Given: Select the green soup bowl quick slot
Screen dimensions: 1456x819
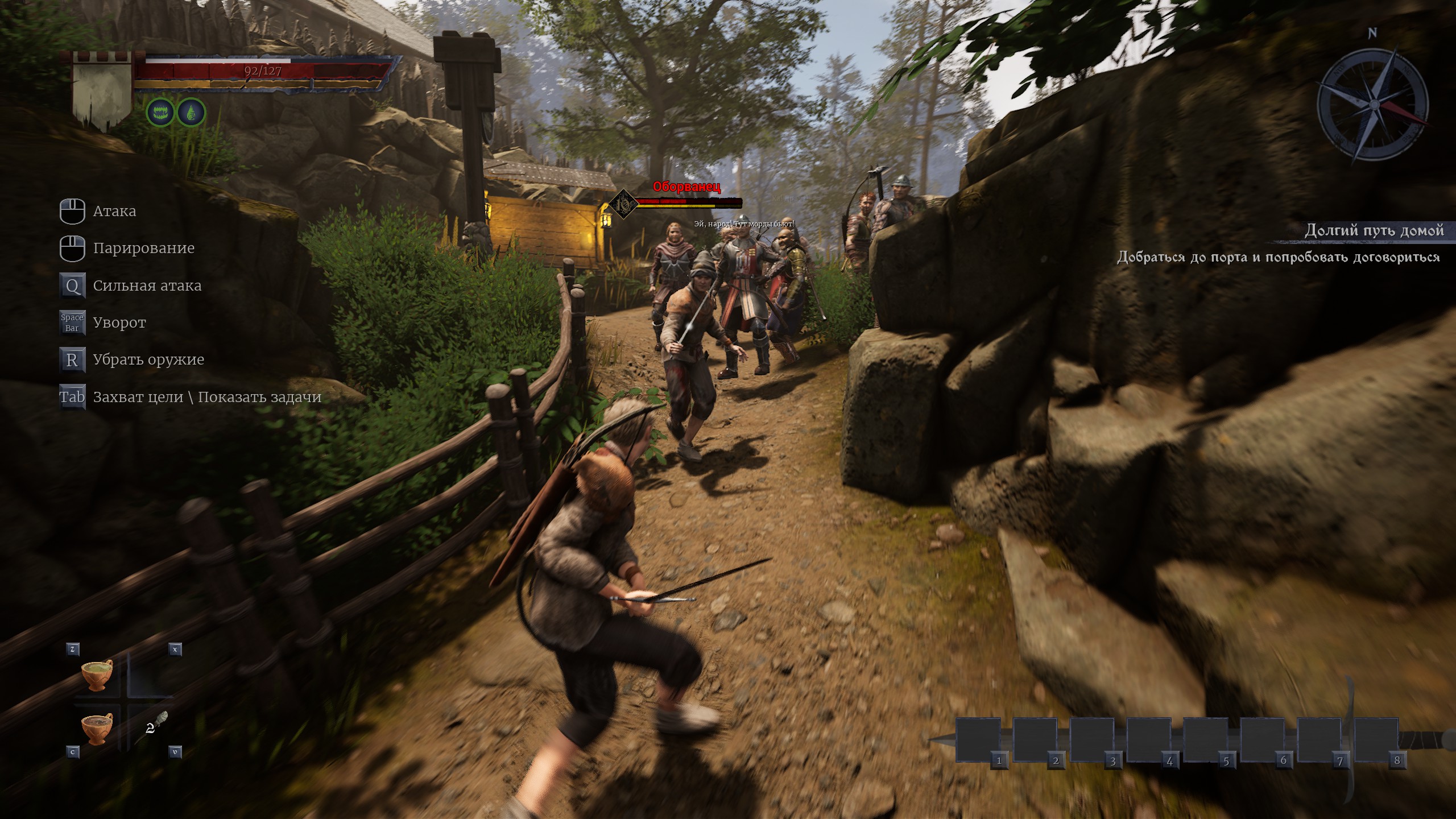Looking at the screenshot, I should coord(97,675).
